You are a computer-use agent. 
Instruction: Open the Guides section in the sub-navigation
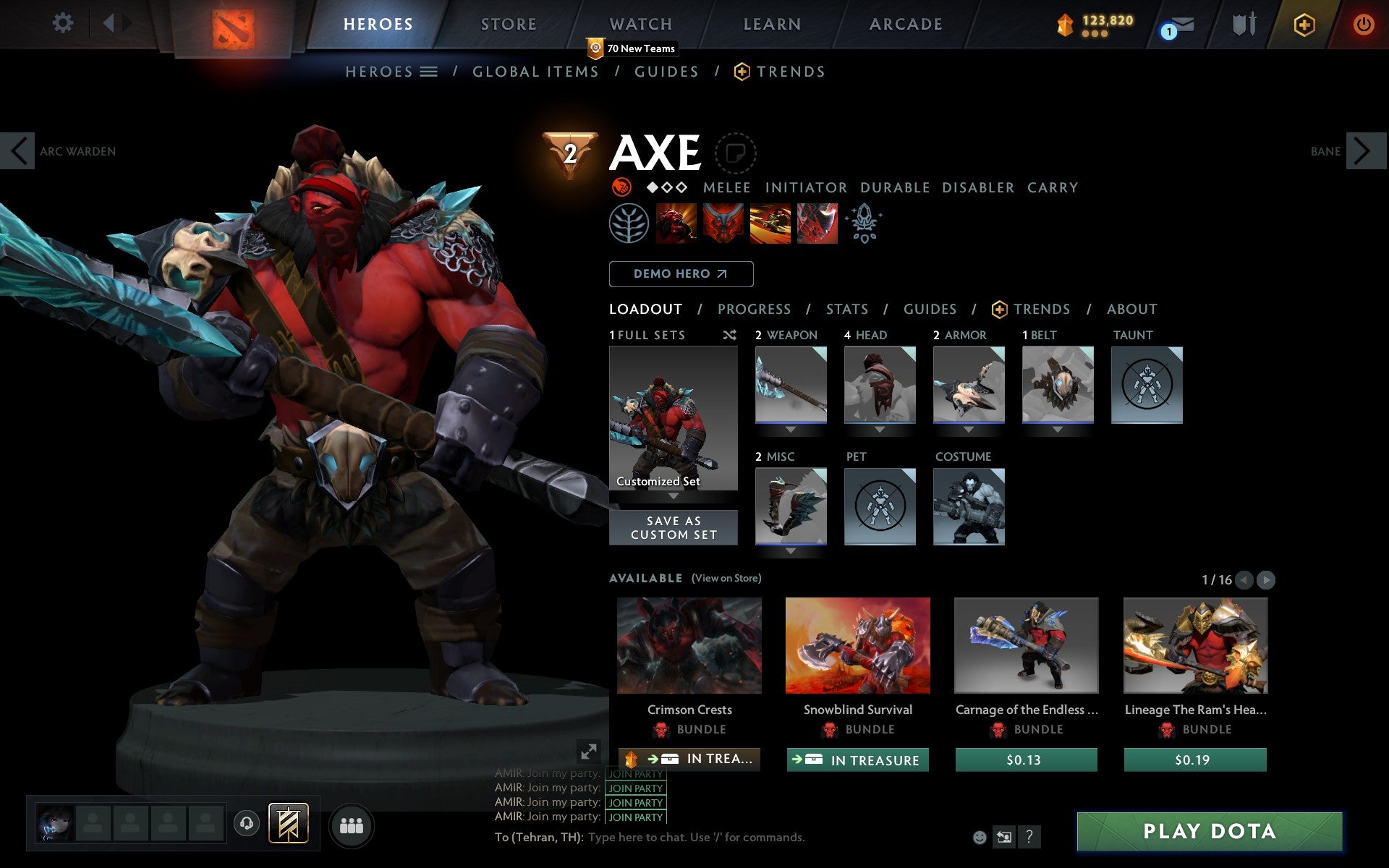(666, 71)
